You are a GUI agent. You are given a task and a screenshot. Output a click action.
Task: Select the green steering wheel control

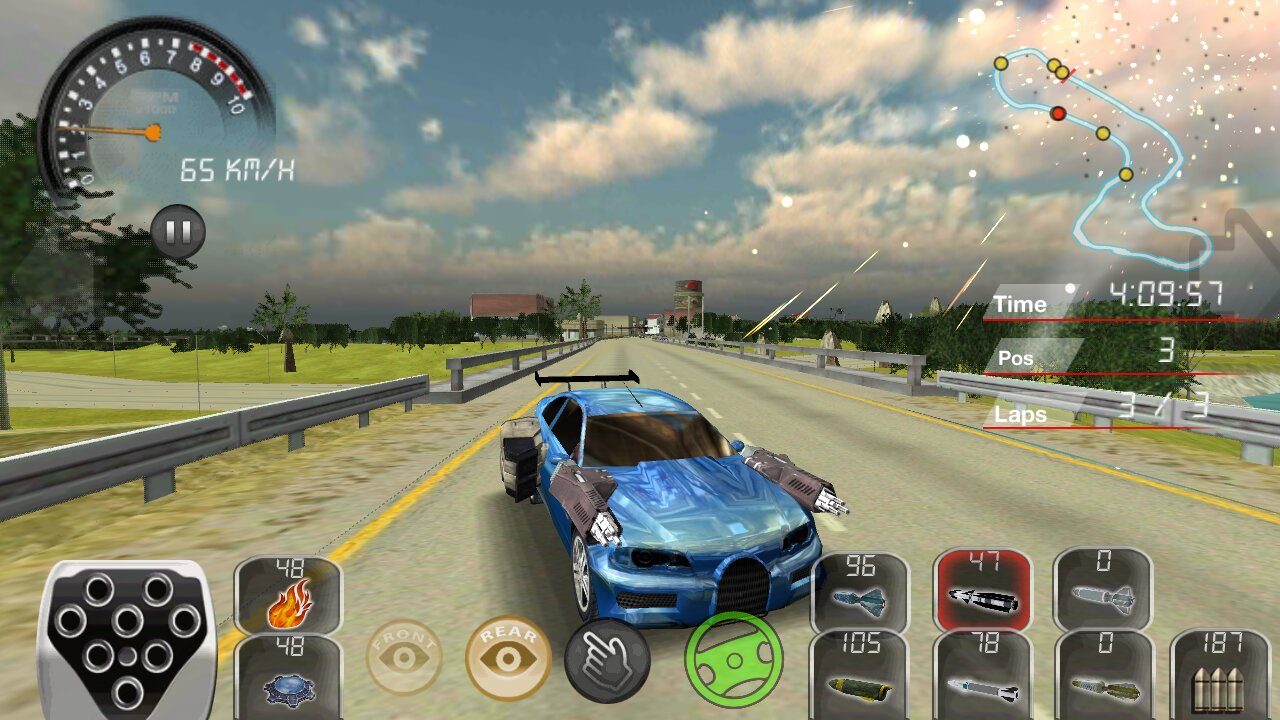(x=734, y=659)
